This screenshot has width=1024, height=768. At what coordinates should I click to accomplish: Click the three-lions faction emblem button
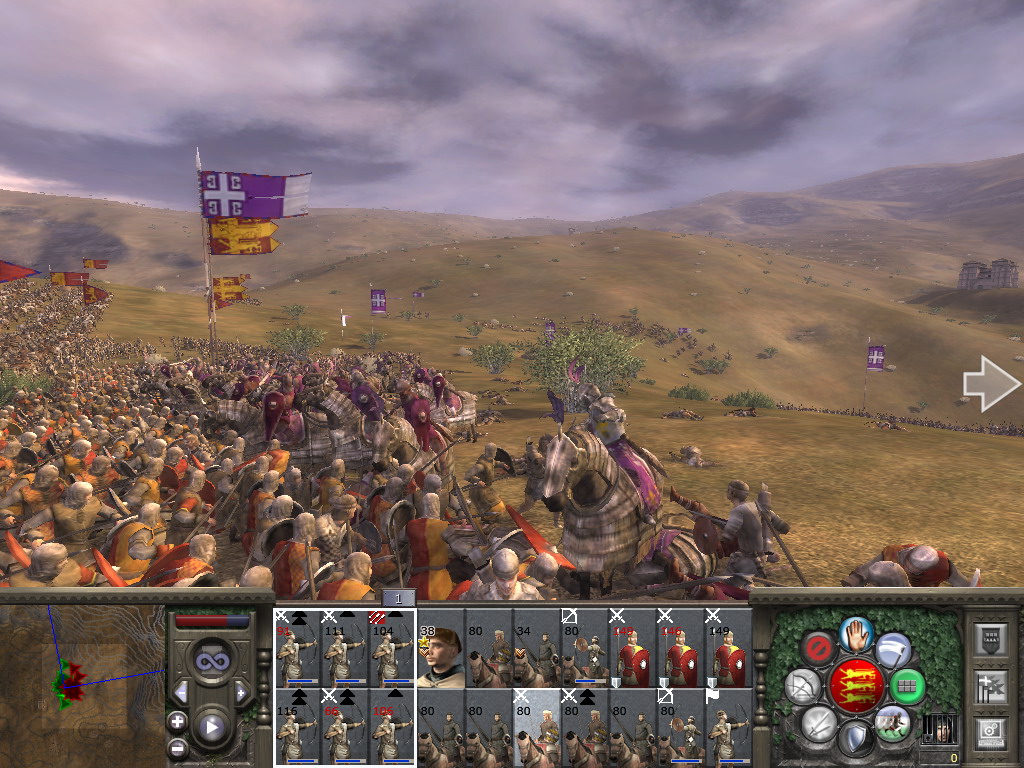(855, 687)
